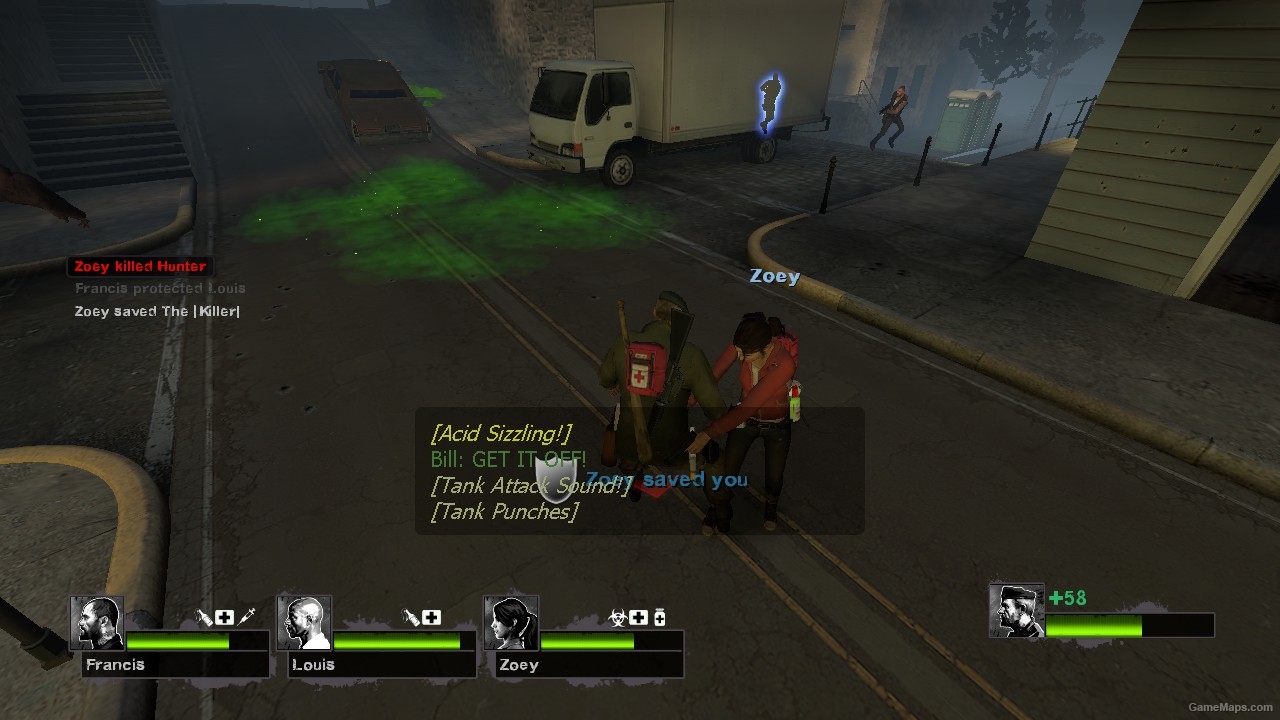The height and width of the screenshot is (720, 1280).
Task: Click Francis's first aid kit icon
Action: pyautogui.click(x=224, y=618)
